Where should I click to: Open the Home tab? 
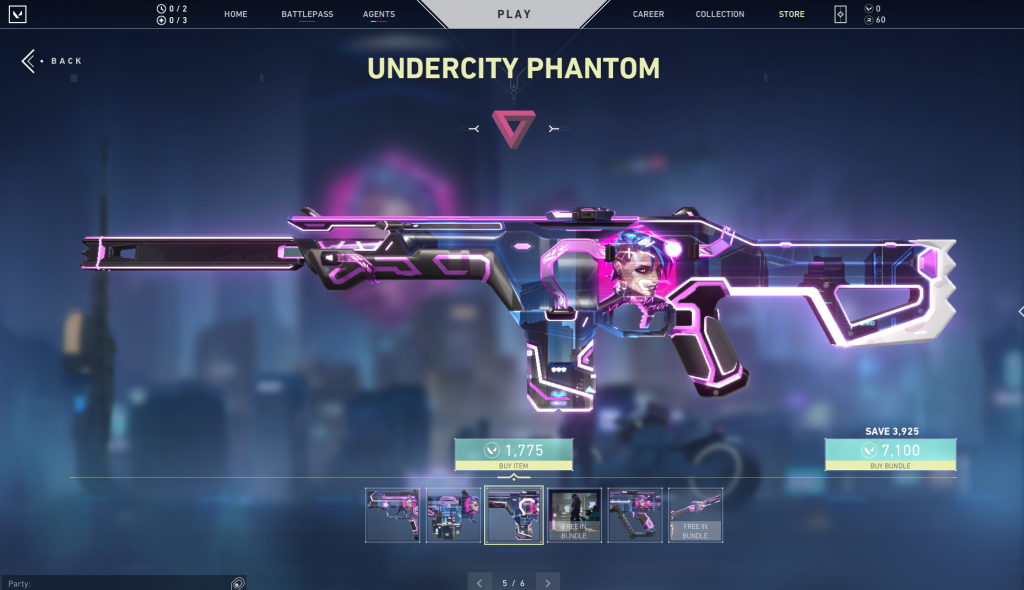click(236, 15)
